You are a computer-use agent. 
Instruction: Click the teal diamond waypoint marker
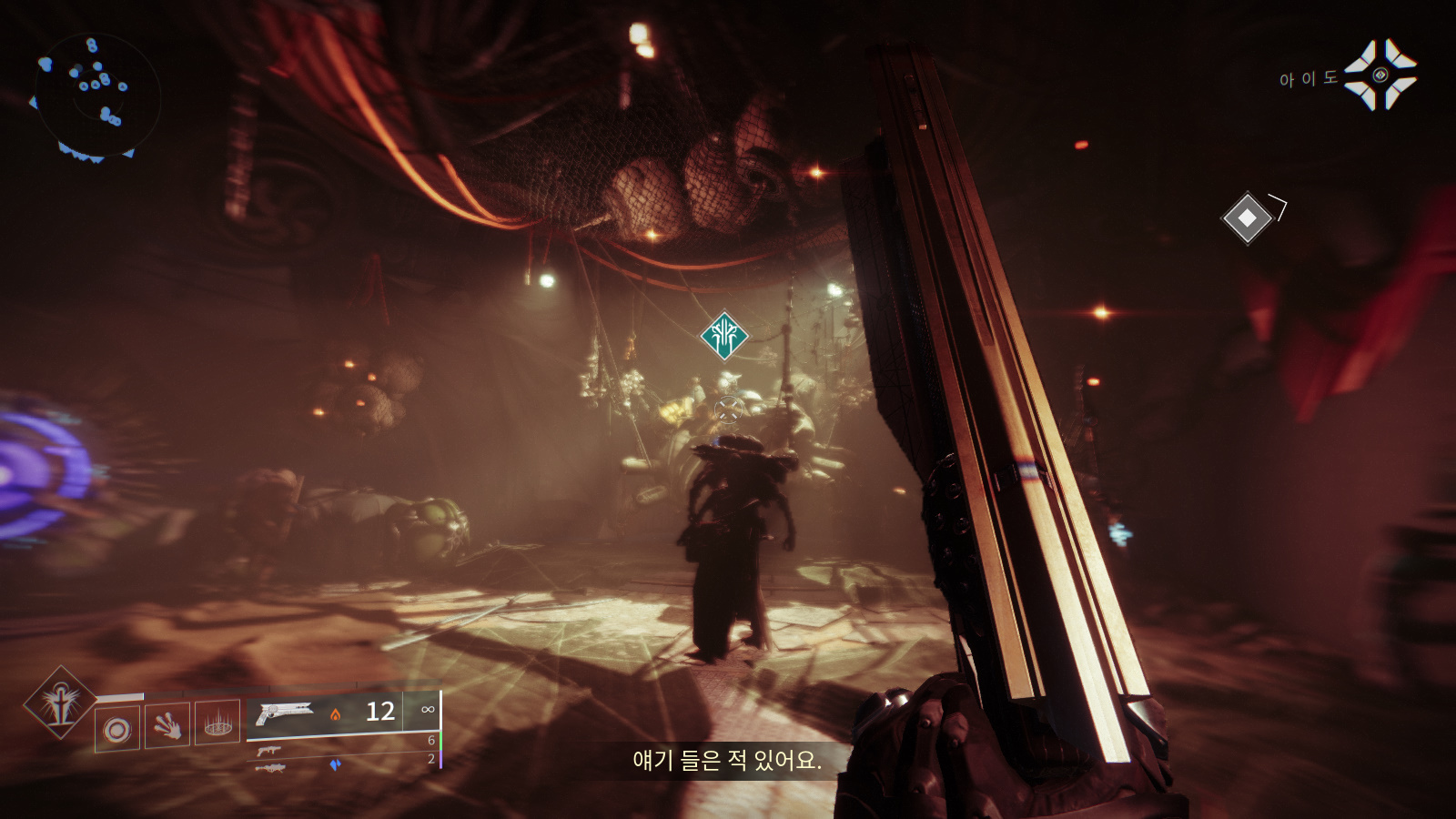click(724, 336)
